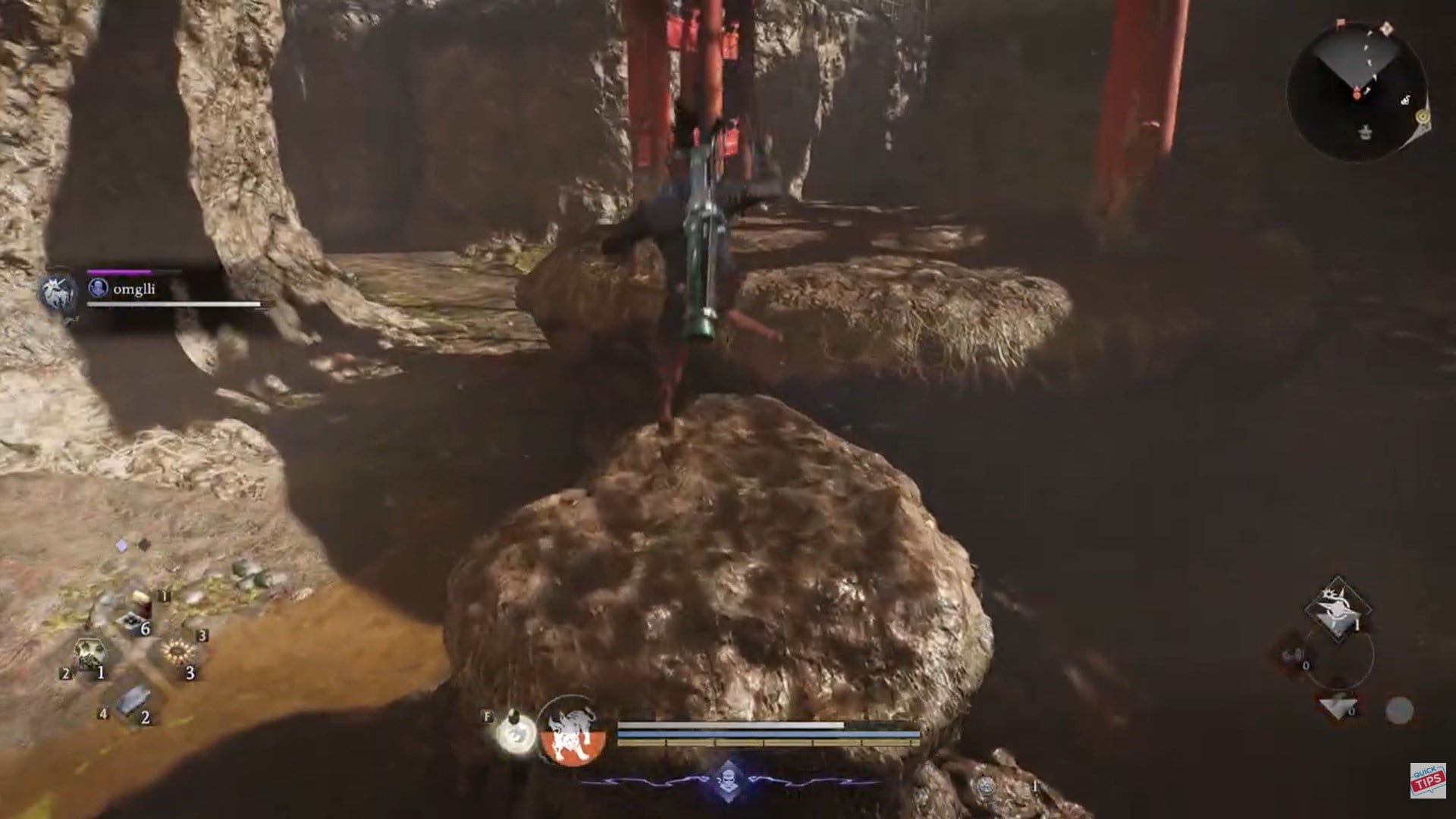The height and width of the screenshot is (819, 1456).
Task: Click the wizardry spell triangle icon
Action: tap(1338, 707)
